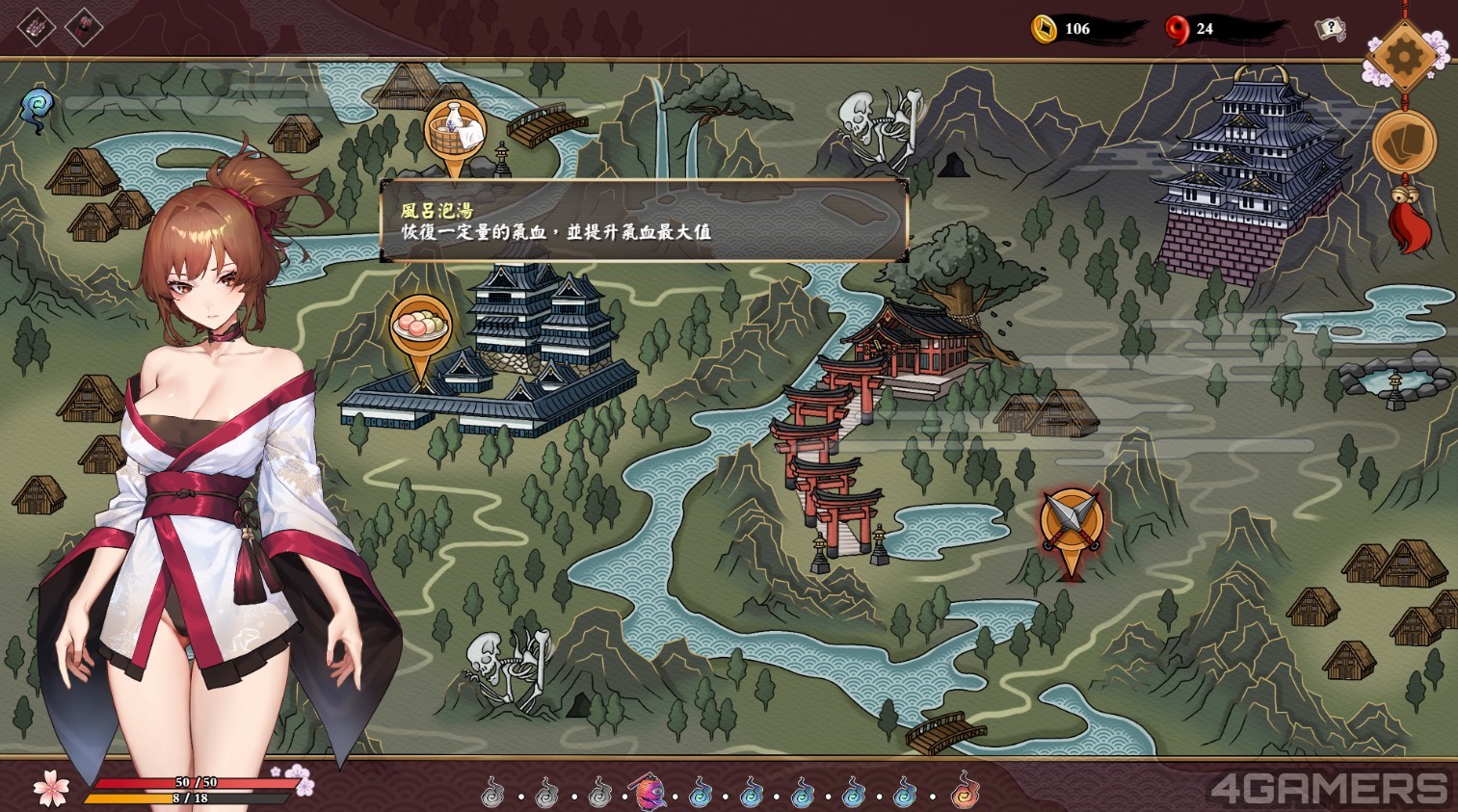Open the card deck viewer
The width and height of the screenshot is (1458, 812).
1403,143
